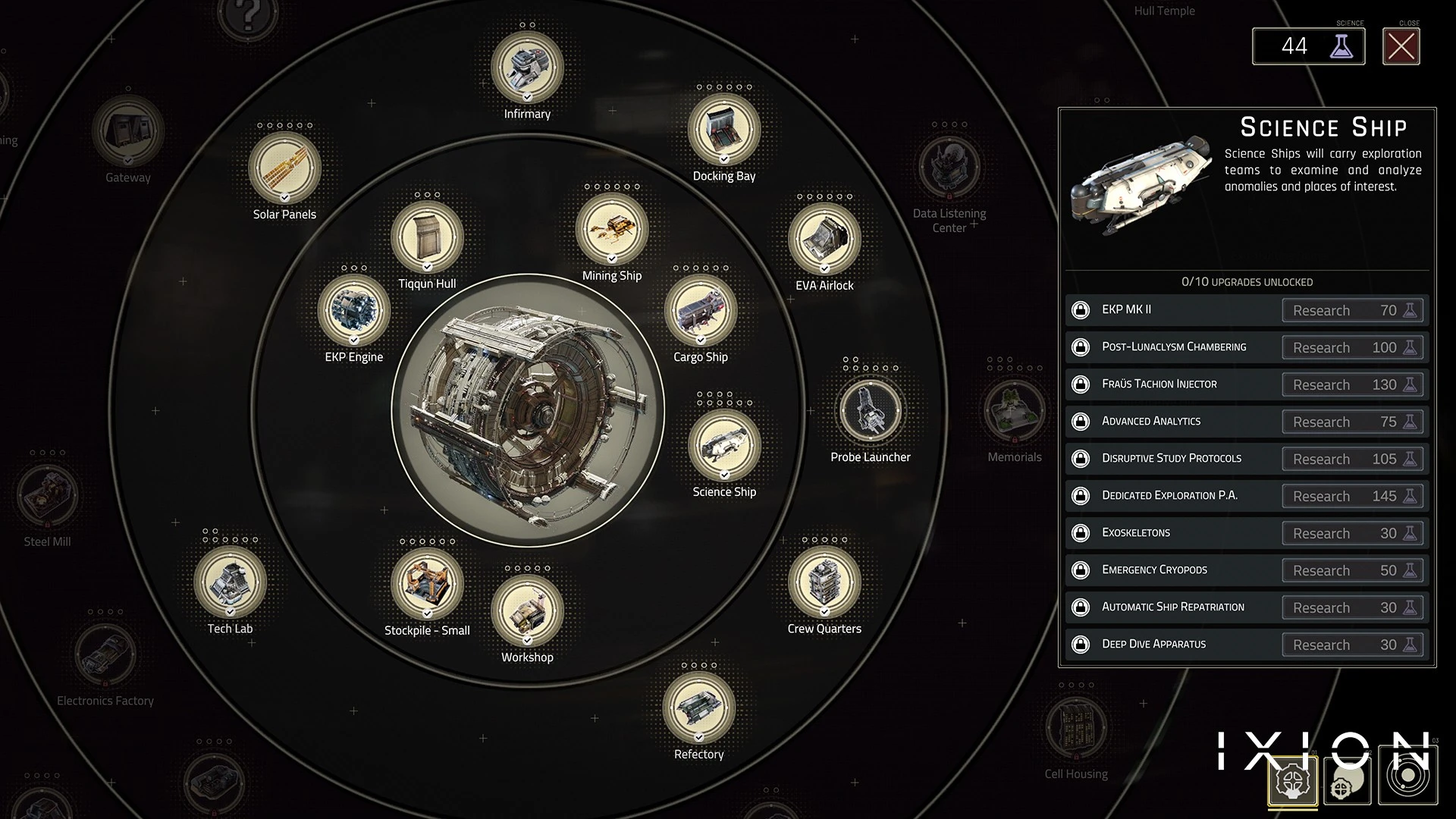This screenshot has height=819, width=1456.
Task: Select the Docking Bay tech node
Action: tap(724, 129)
